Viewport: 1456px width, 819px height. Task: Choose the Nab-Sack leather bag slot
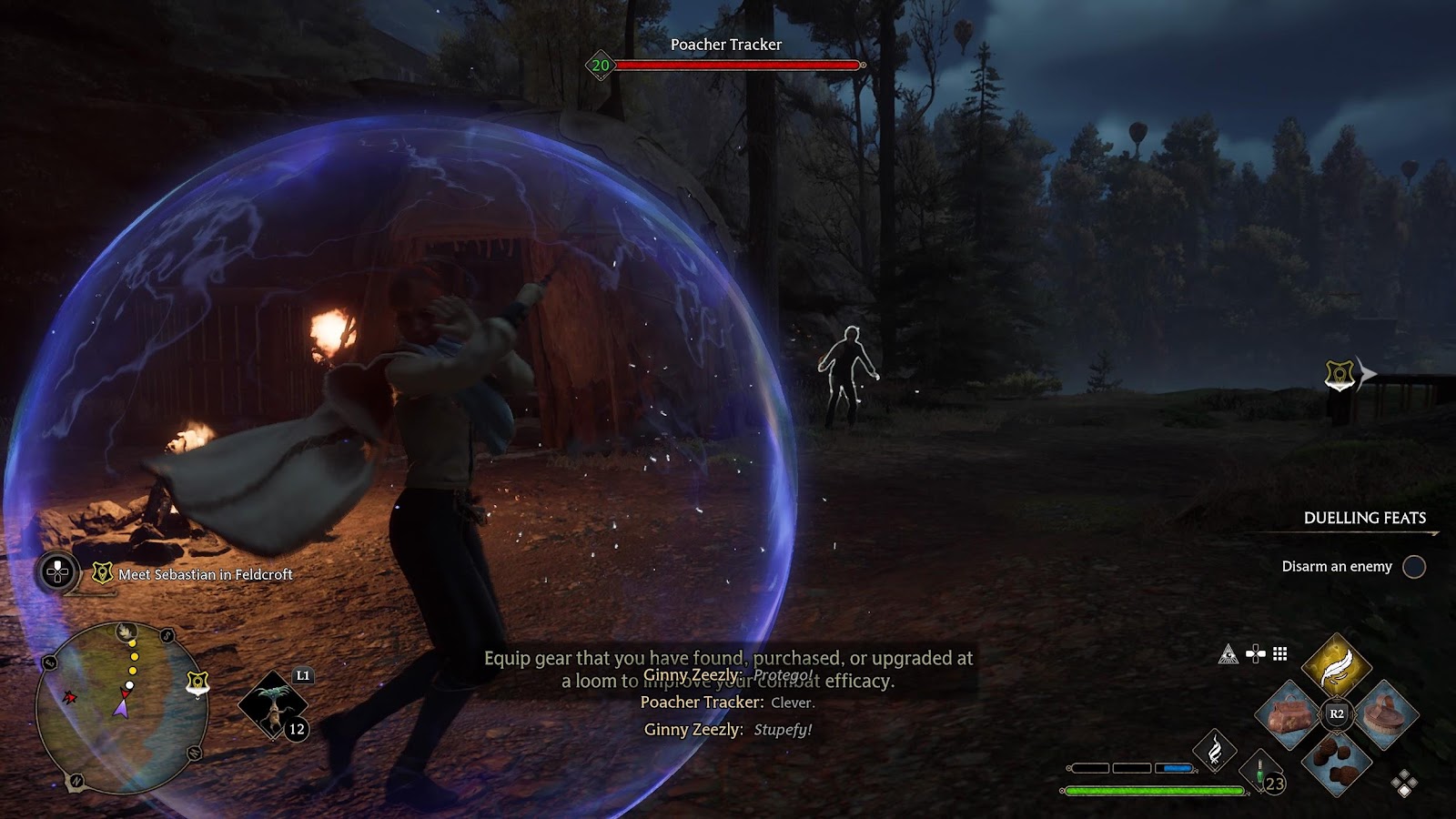1289,714
